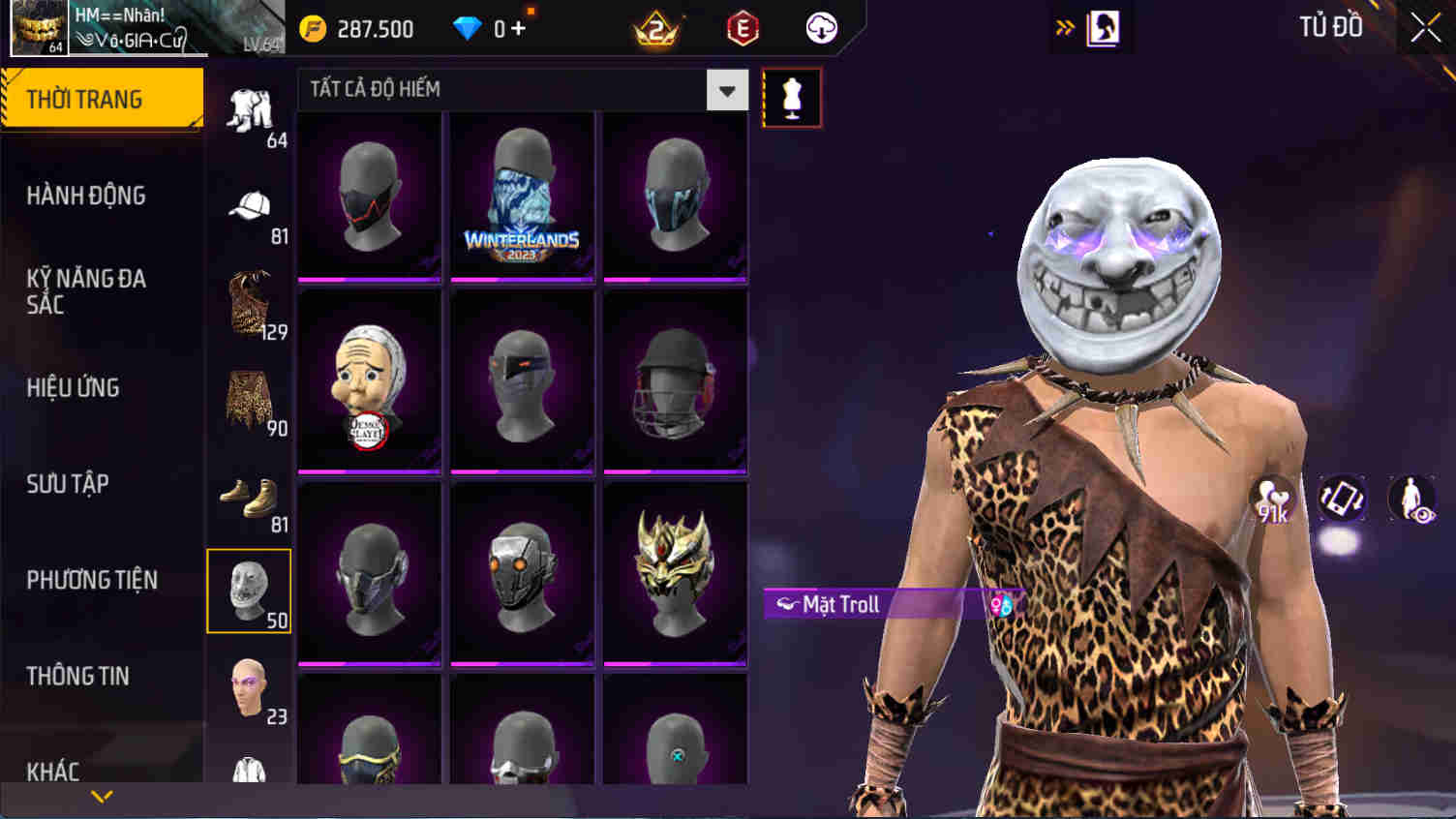Open the SƯU TẬP section
Image resolution: width=1456 pixels, height=819 pixels.
coord(66,484)
